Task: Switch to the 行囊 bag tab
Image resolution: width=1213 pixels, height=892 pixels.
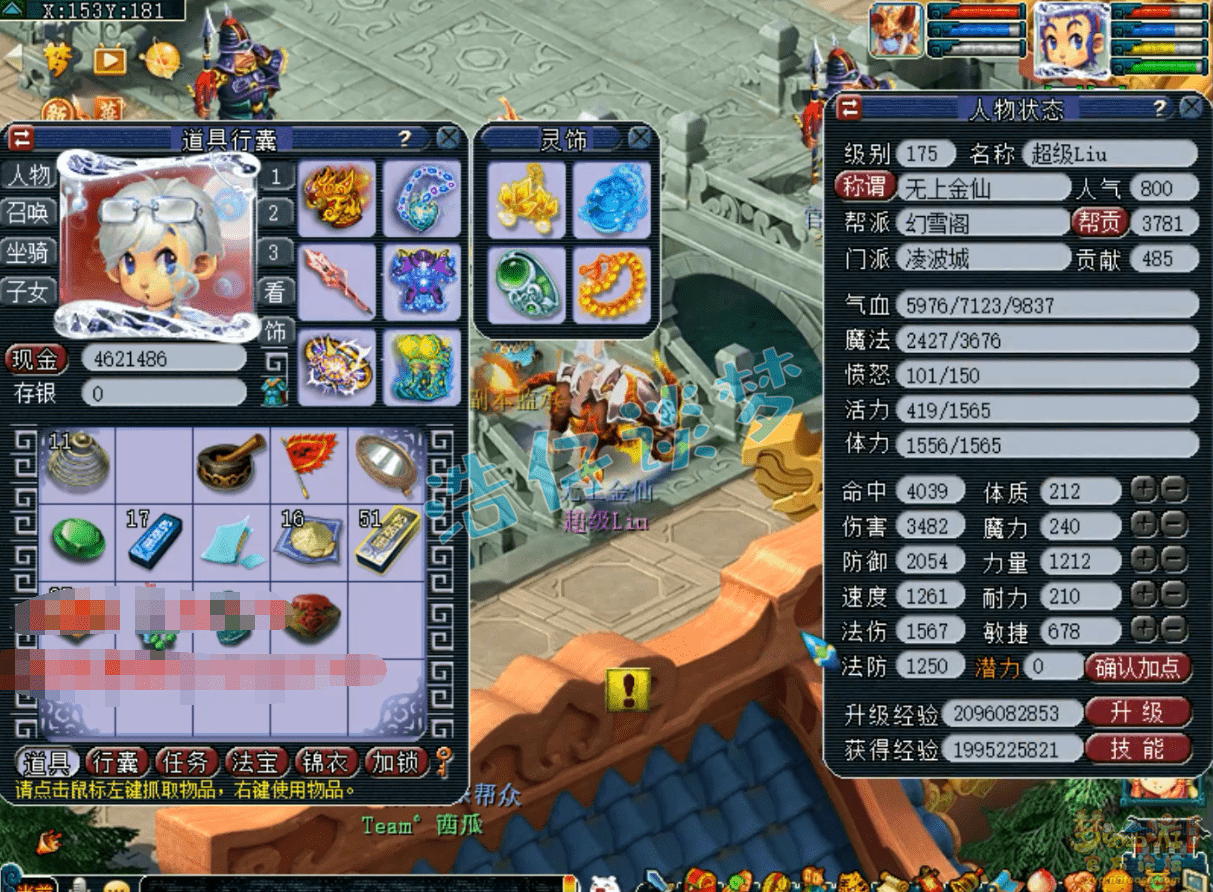Action: click(x=117, y=763)
